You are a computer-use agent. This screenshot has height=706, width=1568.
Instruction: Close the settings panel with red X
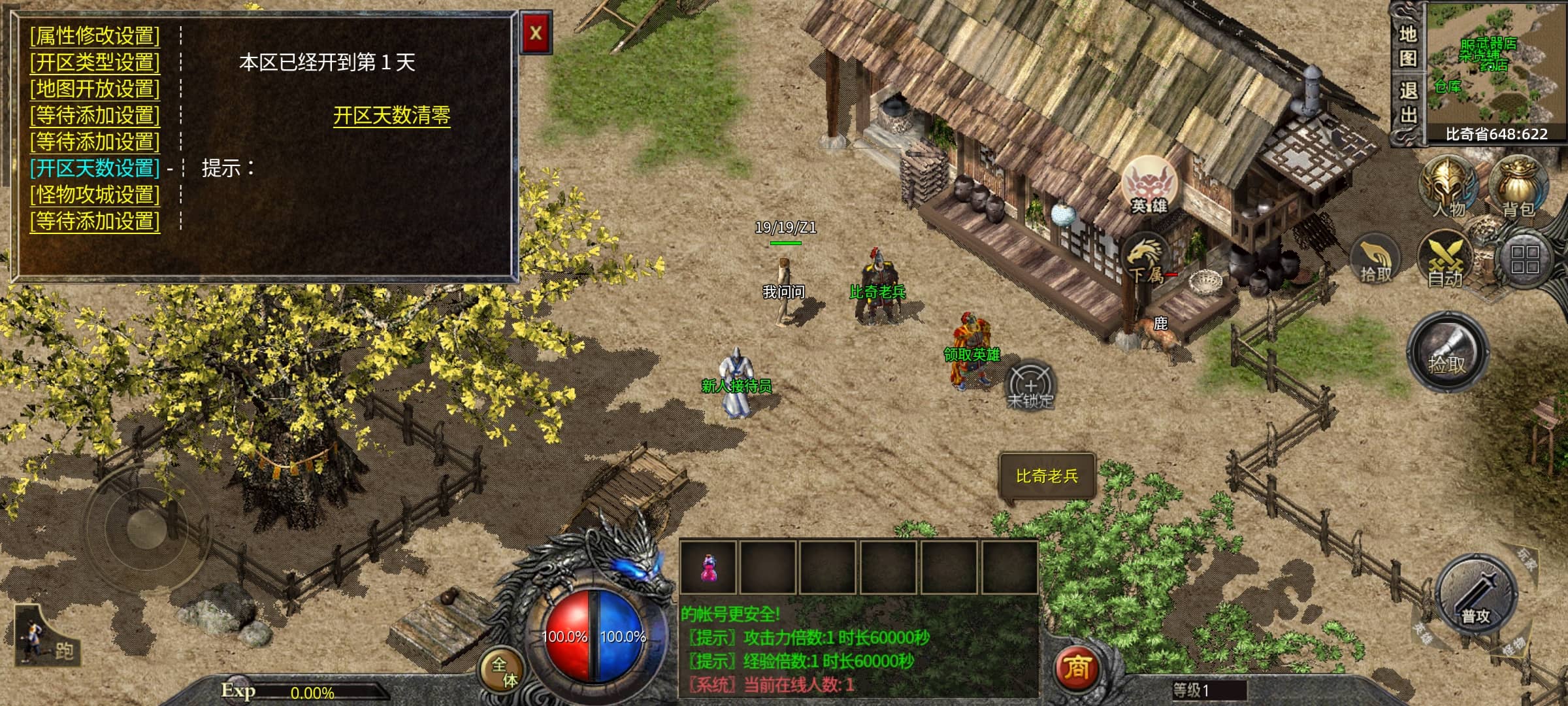click(536, 33)
